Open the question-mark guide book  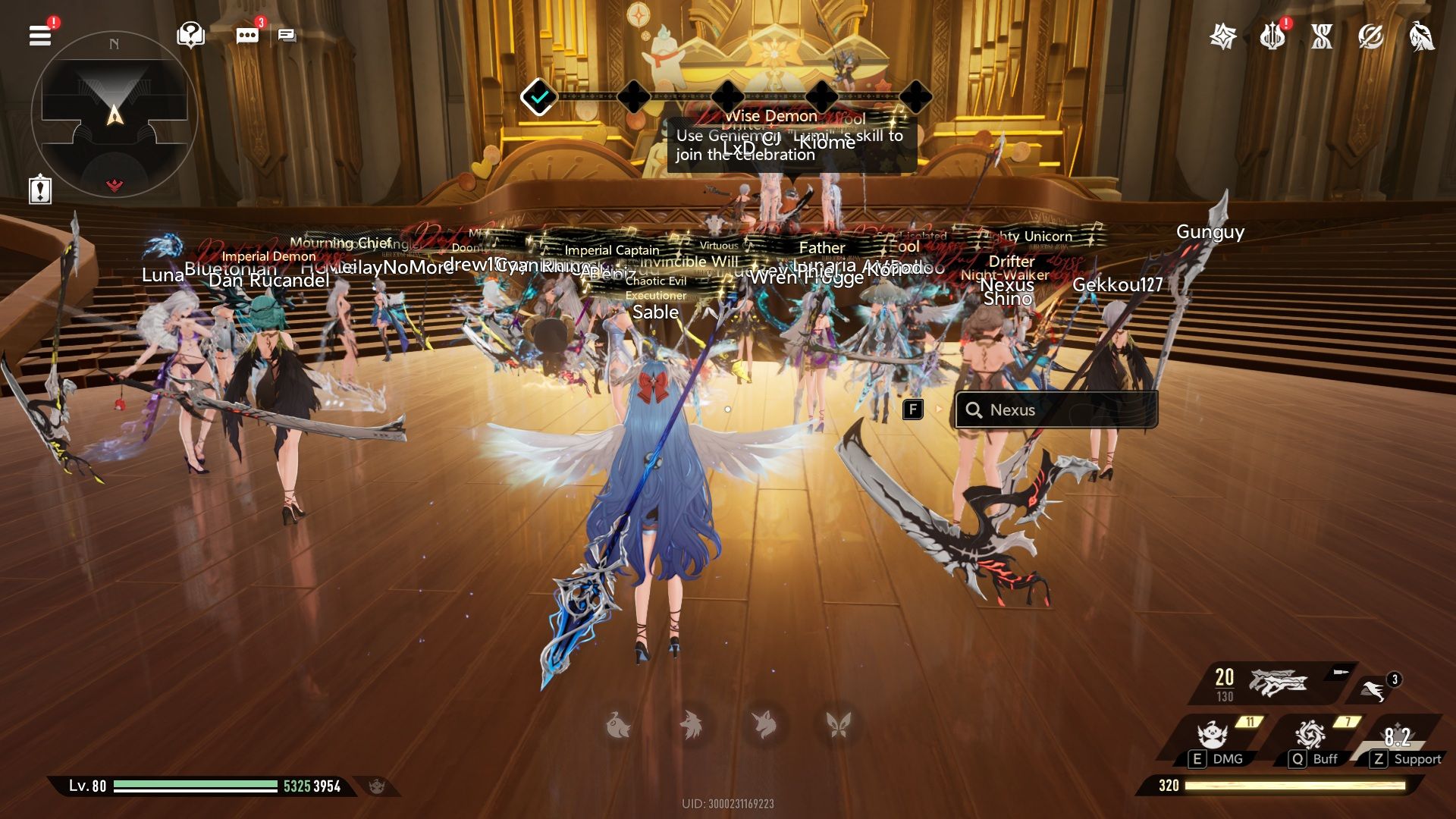coord(190,35)
